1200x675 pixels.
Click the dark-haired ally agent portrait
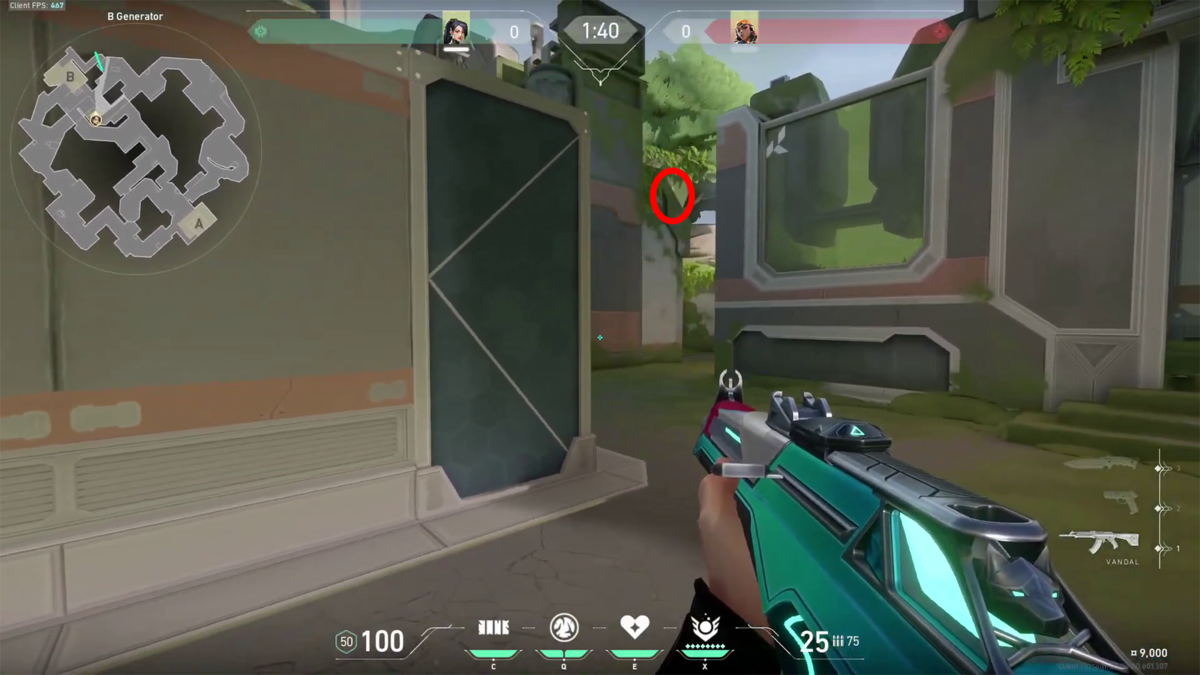457,31
